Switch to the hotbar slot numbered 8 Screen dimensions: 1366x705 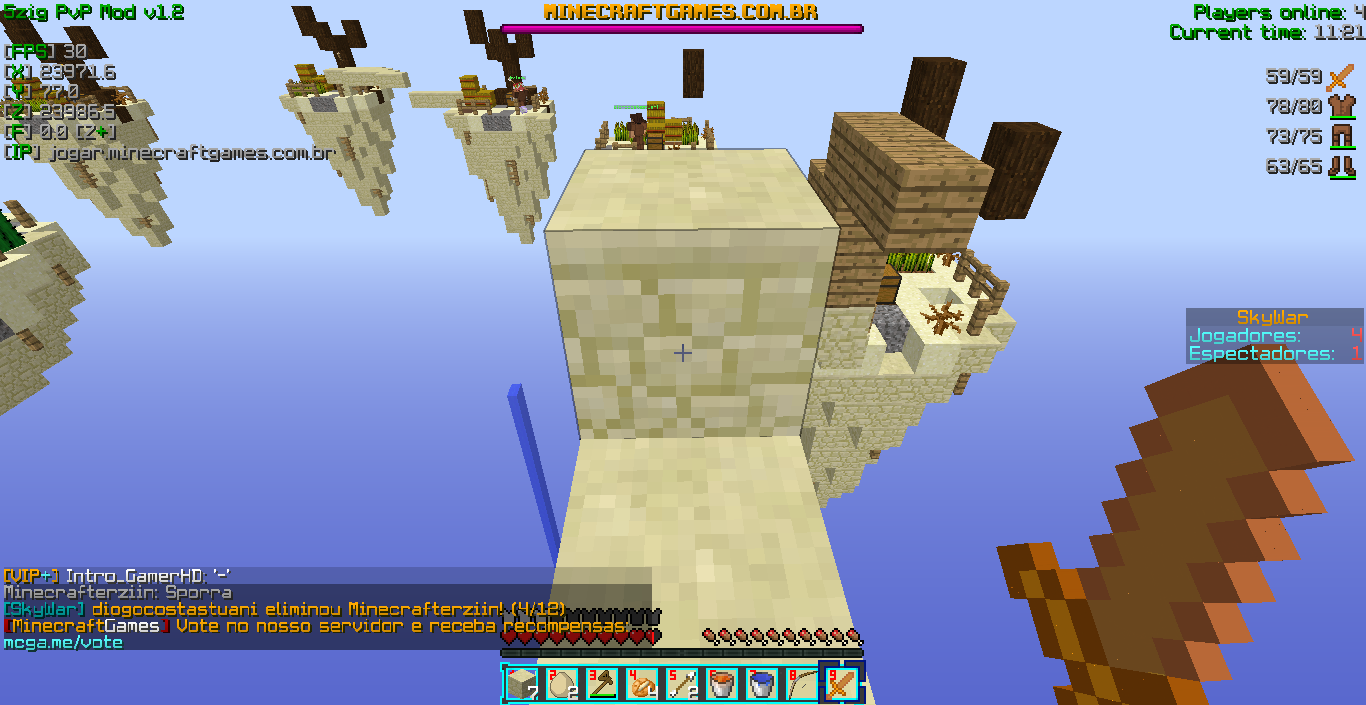[x=801, y=685]
